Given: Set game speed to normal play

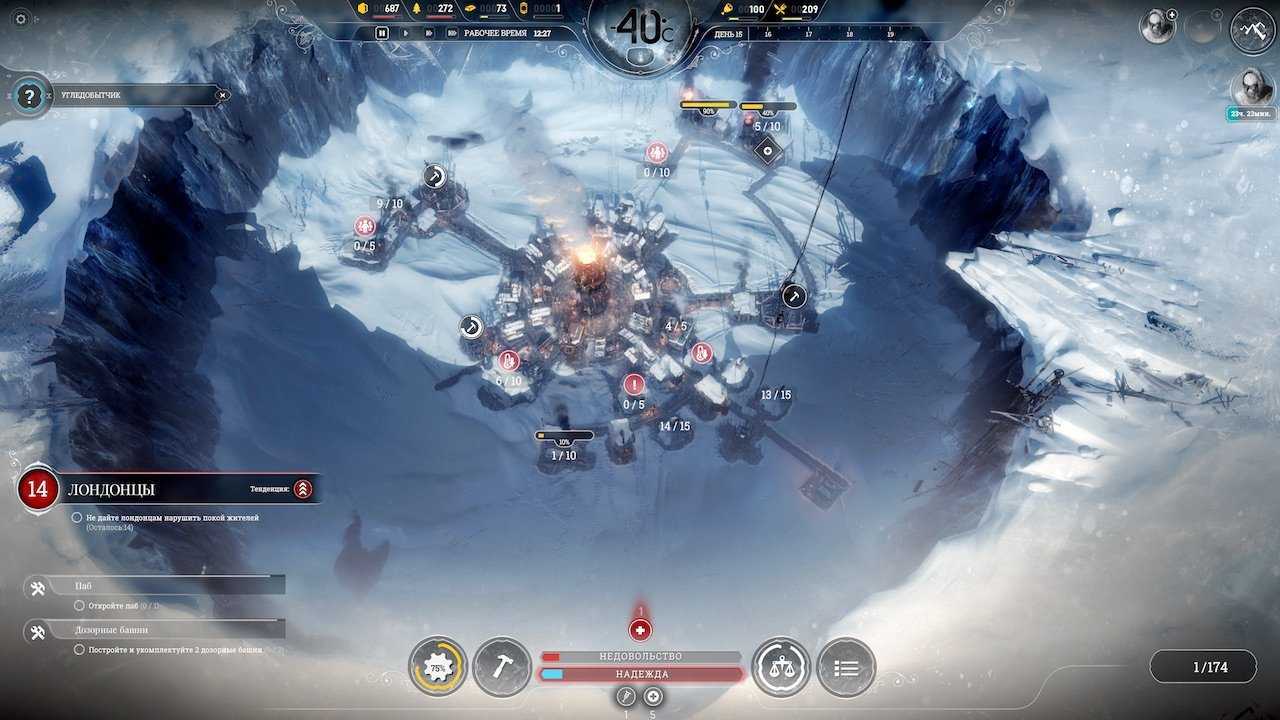Looking at the screenshot, I should tap(405, 33).
